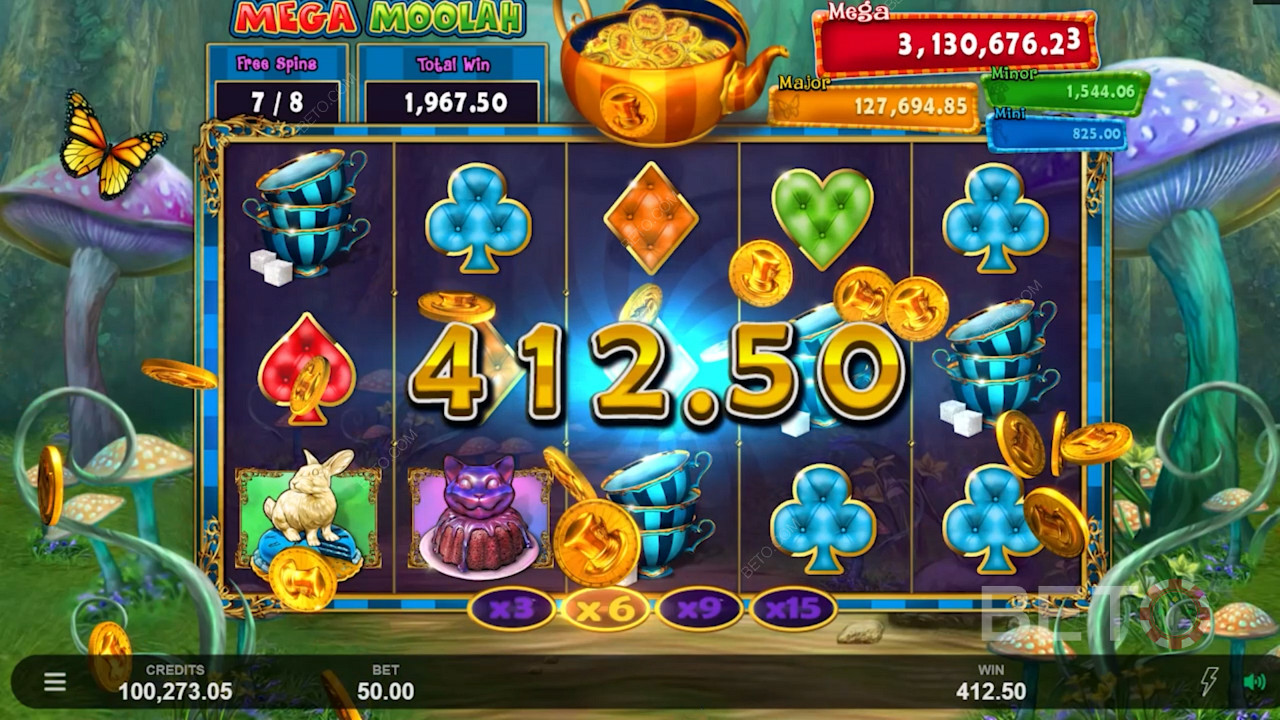Open the bet amount setting
Screen dimensions: 1280x720
[385, 683]
